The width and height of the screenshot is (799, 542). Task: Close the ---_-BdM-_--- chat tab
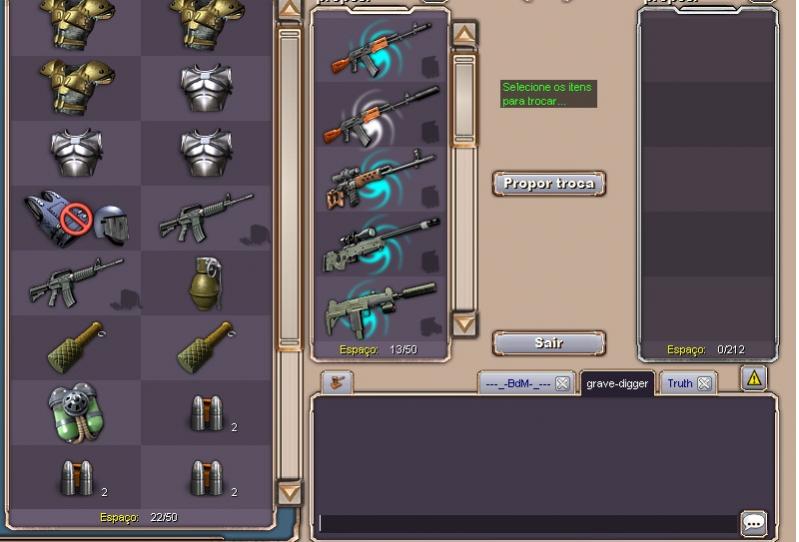pos(563,384)
